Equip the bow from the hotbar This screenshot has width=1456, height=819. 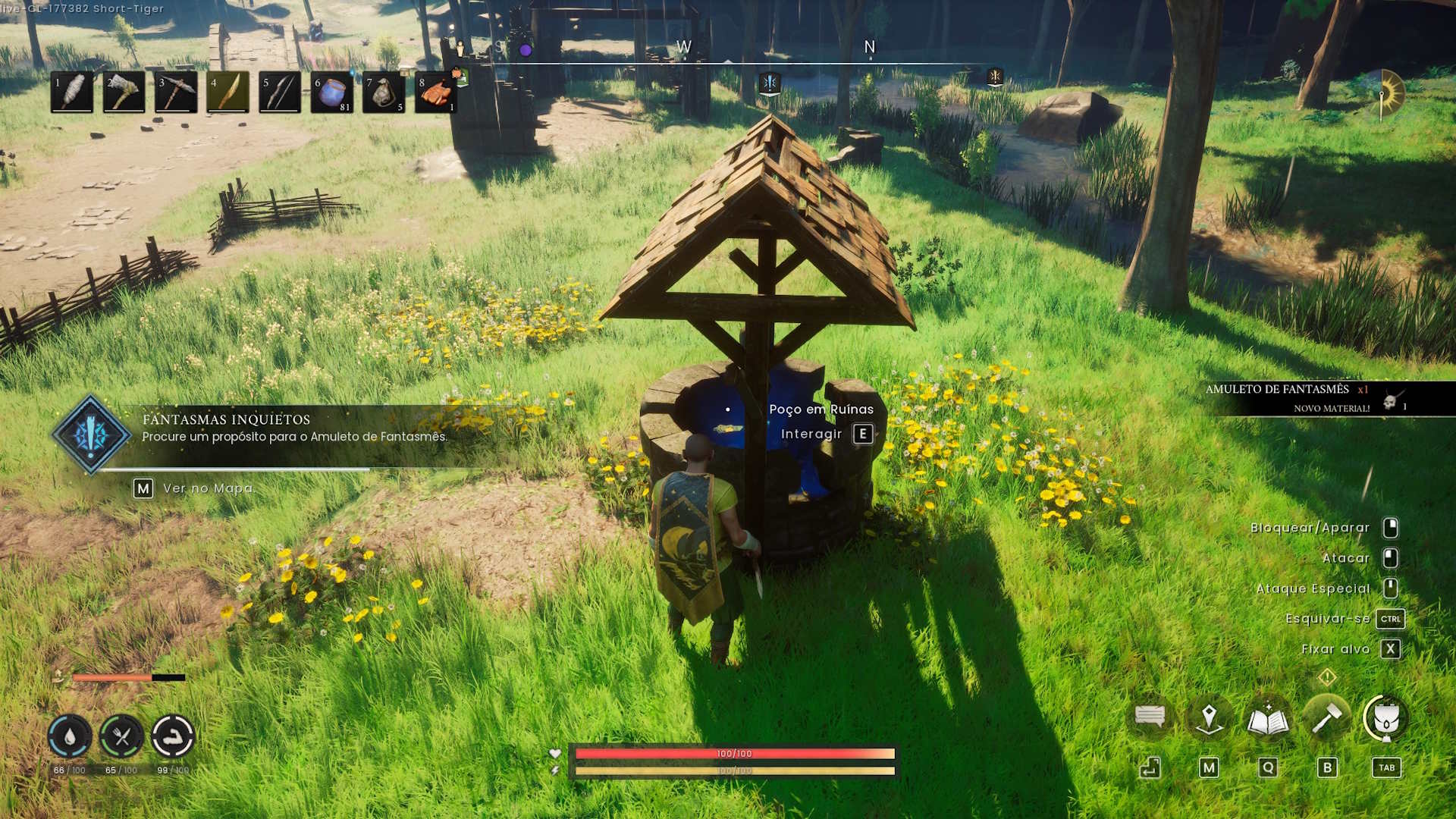[280, 93]
